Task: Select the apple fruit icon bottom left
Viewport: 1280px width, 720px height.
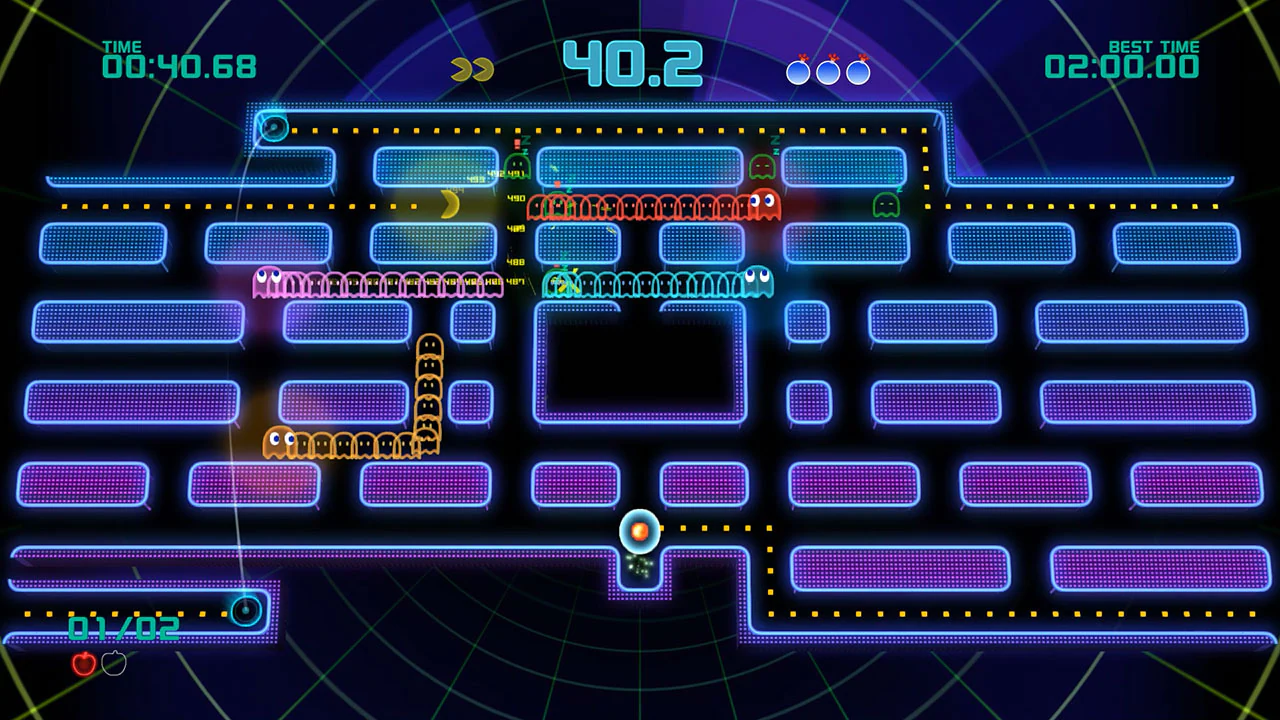Action: [84, 664]
